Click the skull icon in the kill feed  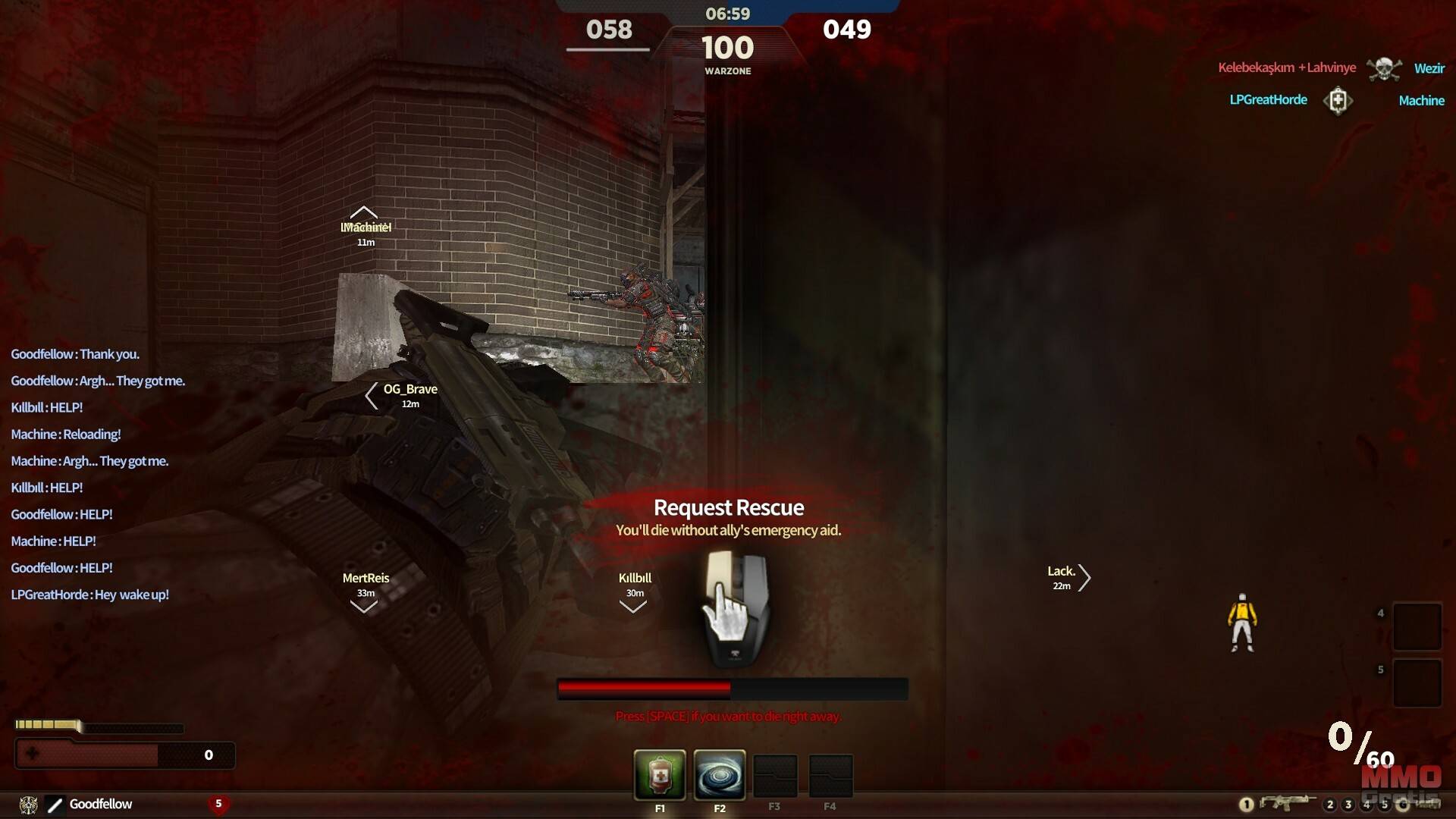[x=1384, y=69]
